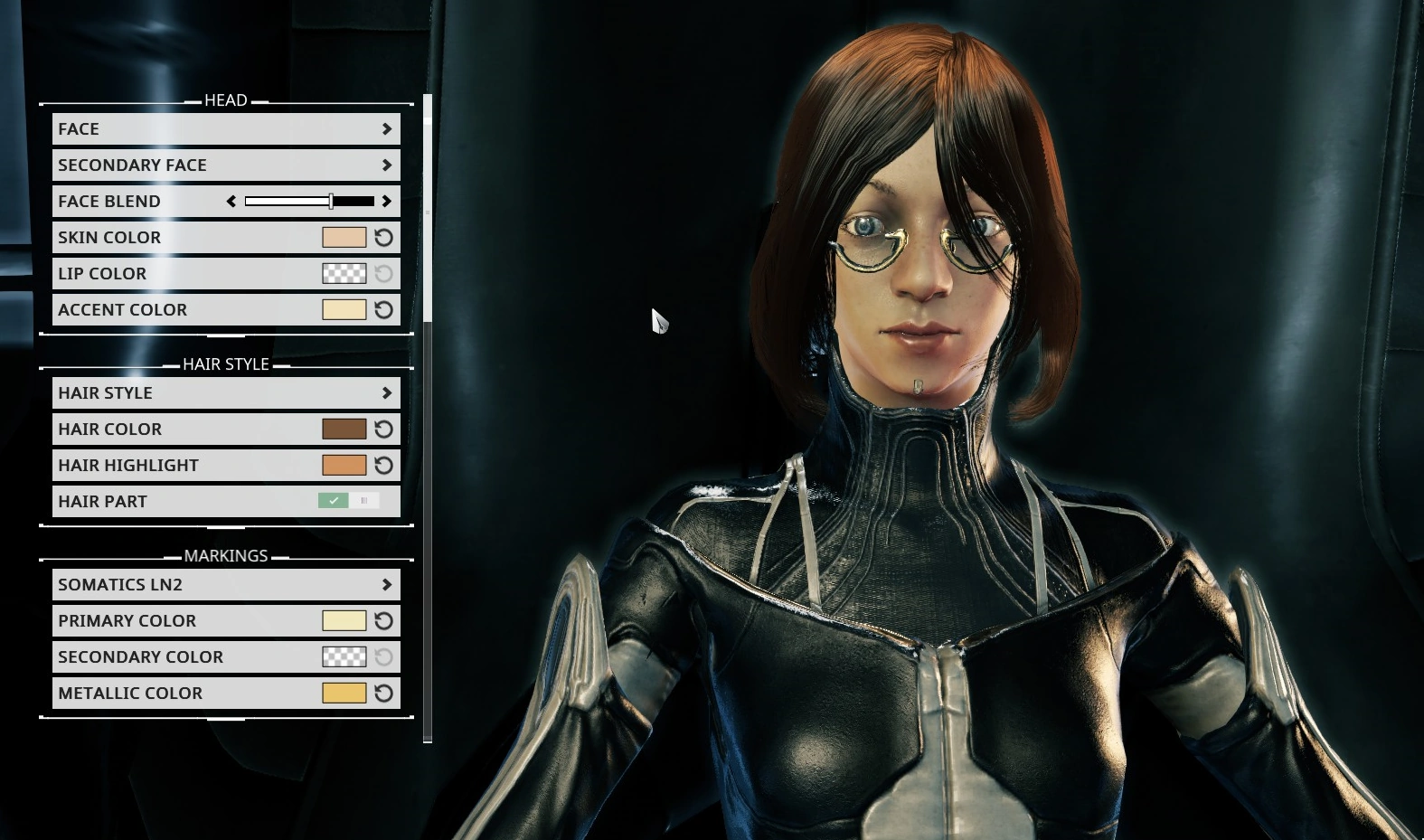The height and width of the screenshot is (840, 1424).
Task: Open the Hair Style selection
Action: (226, 392)
